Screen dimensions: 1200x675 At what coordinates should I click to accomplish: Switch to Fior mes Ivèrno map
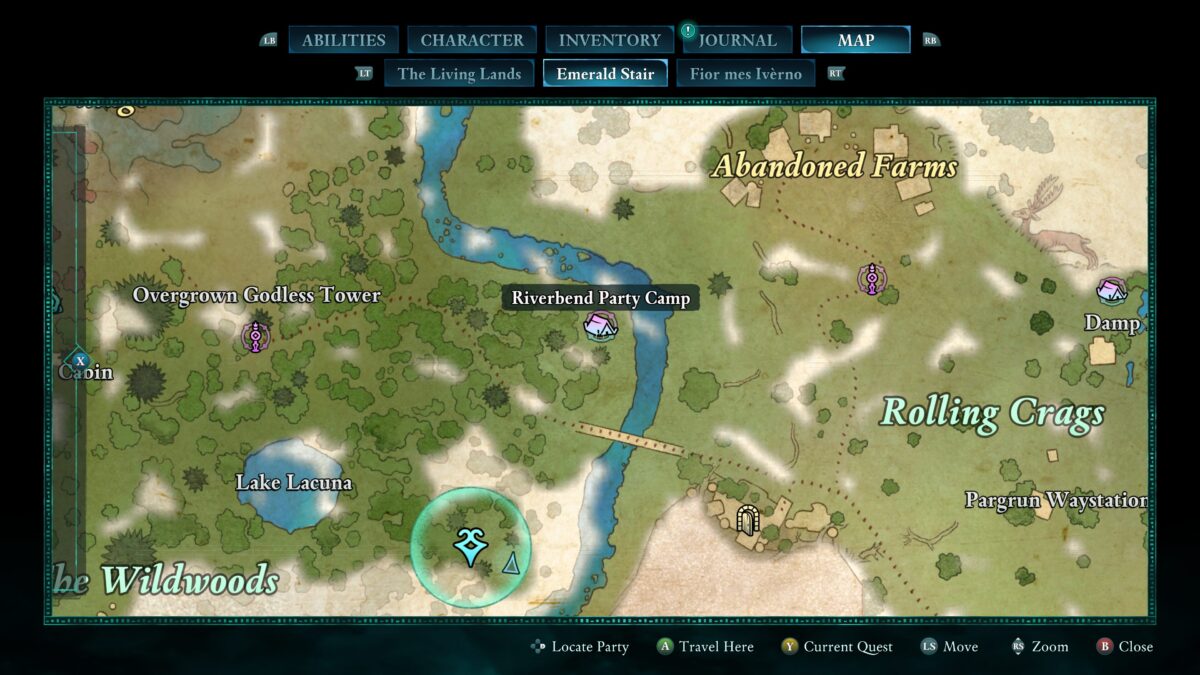(x=745, y=73)
